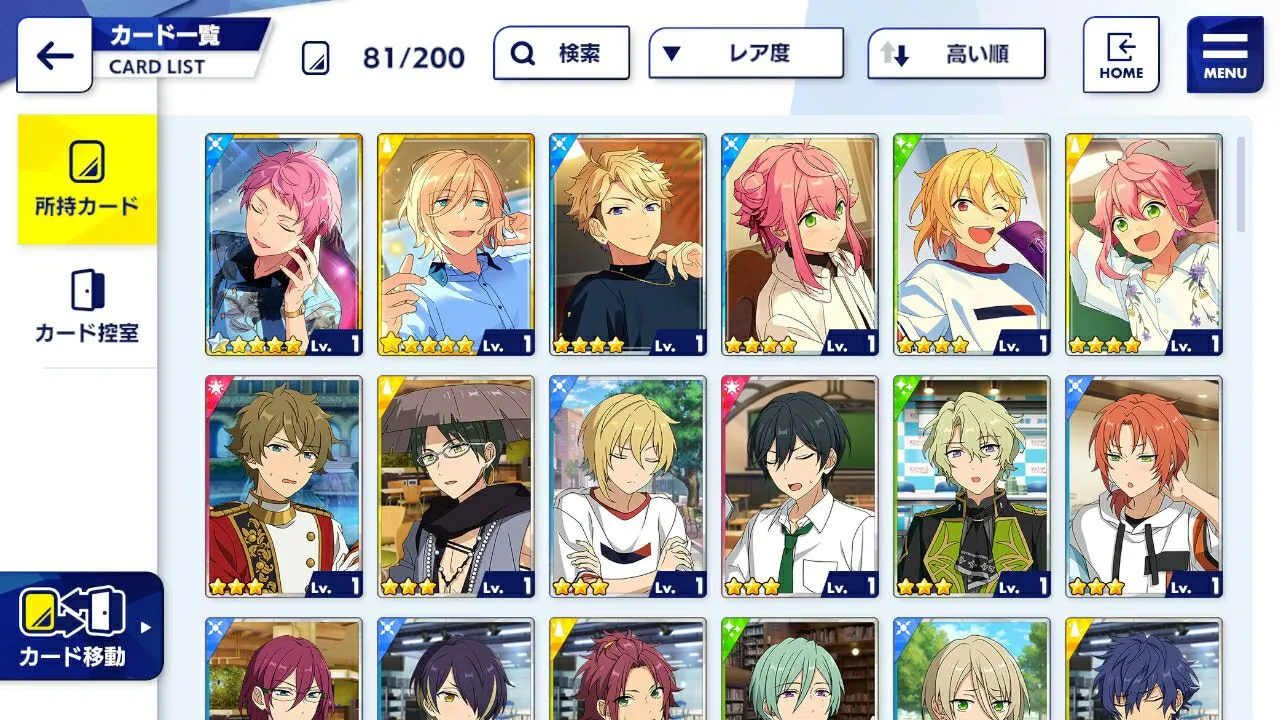
Task: Open the レア度 sort dropdown
Action: click(745, 54)
